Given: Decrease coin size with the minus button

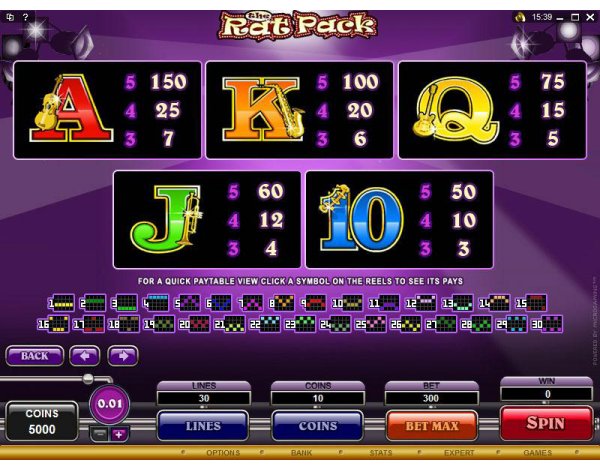Looking at the screenshot, I should (x=98, y=434).
